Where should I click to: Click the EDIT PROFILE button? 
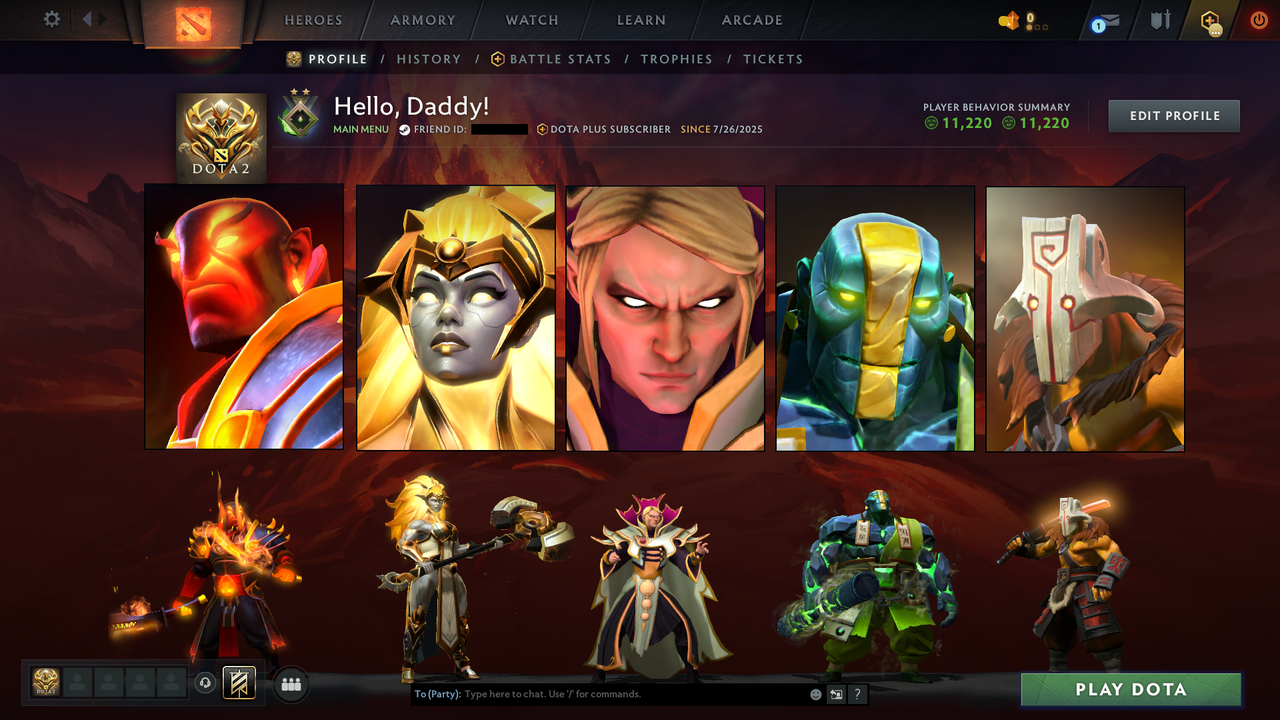click(x=1173, y=115)
